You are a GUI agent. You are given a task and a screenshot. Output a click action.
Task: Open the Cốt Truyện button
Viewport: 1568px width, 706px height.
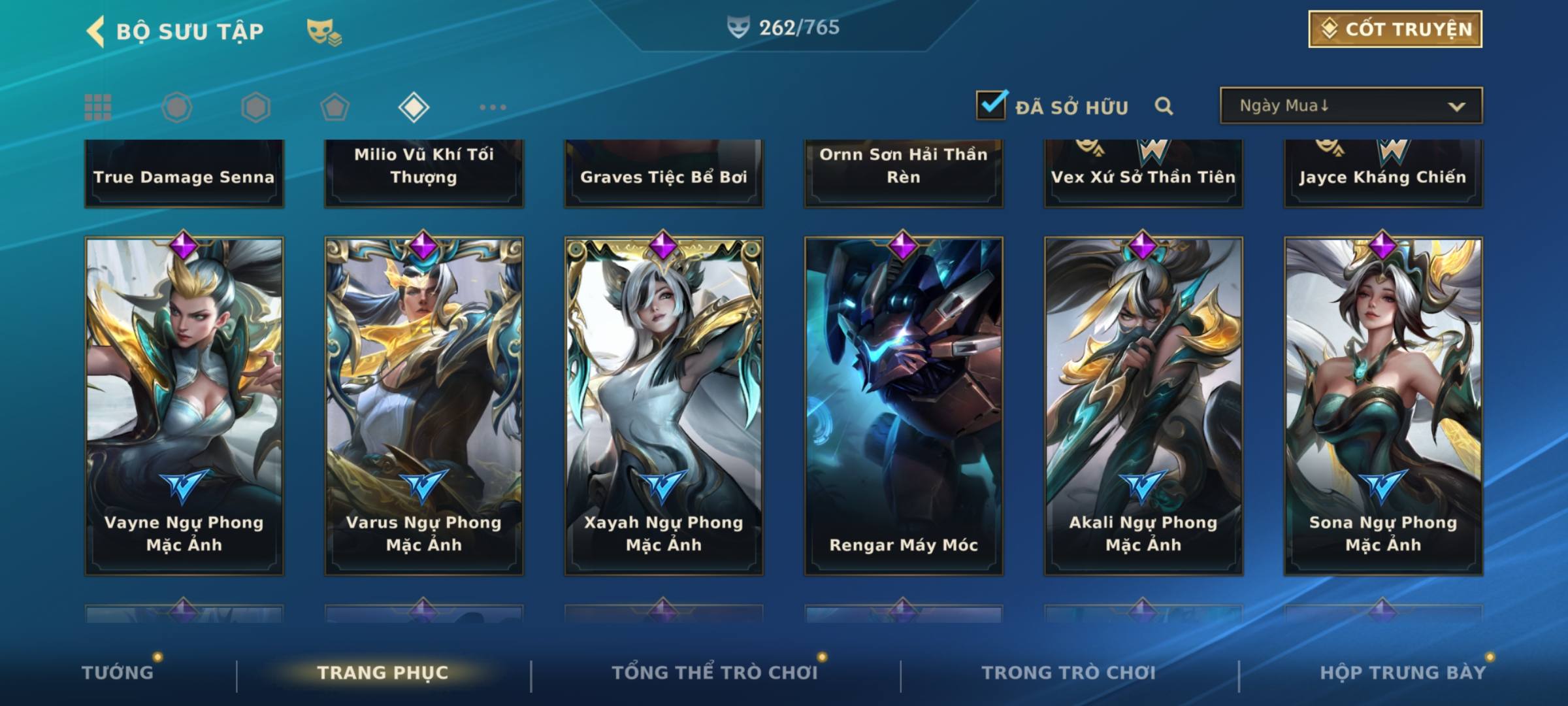point(1395,29)
